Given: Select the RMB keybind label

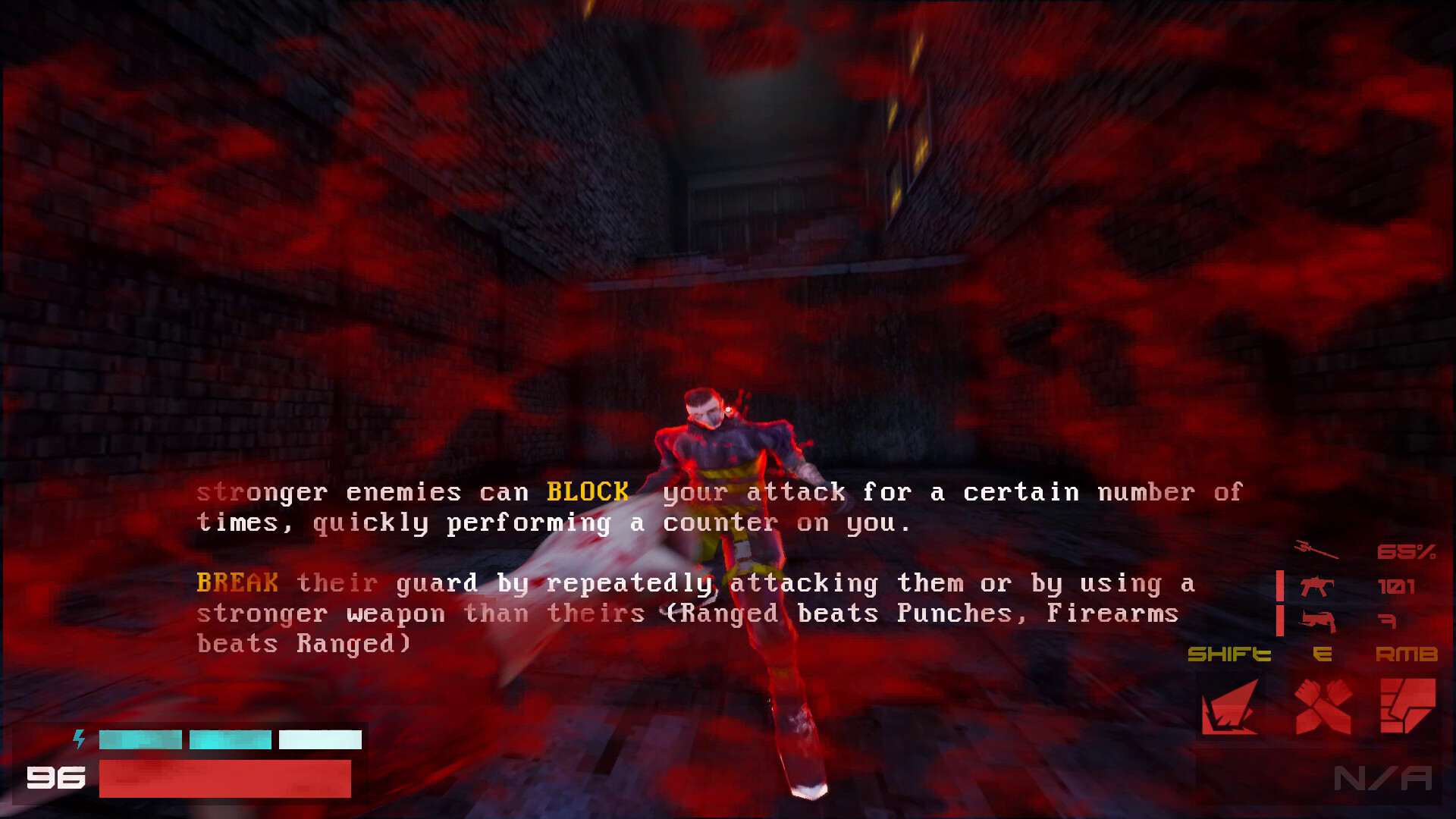Looking at the screenshot, I should (1407, 654).
